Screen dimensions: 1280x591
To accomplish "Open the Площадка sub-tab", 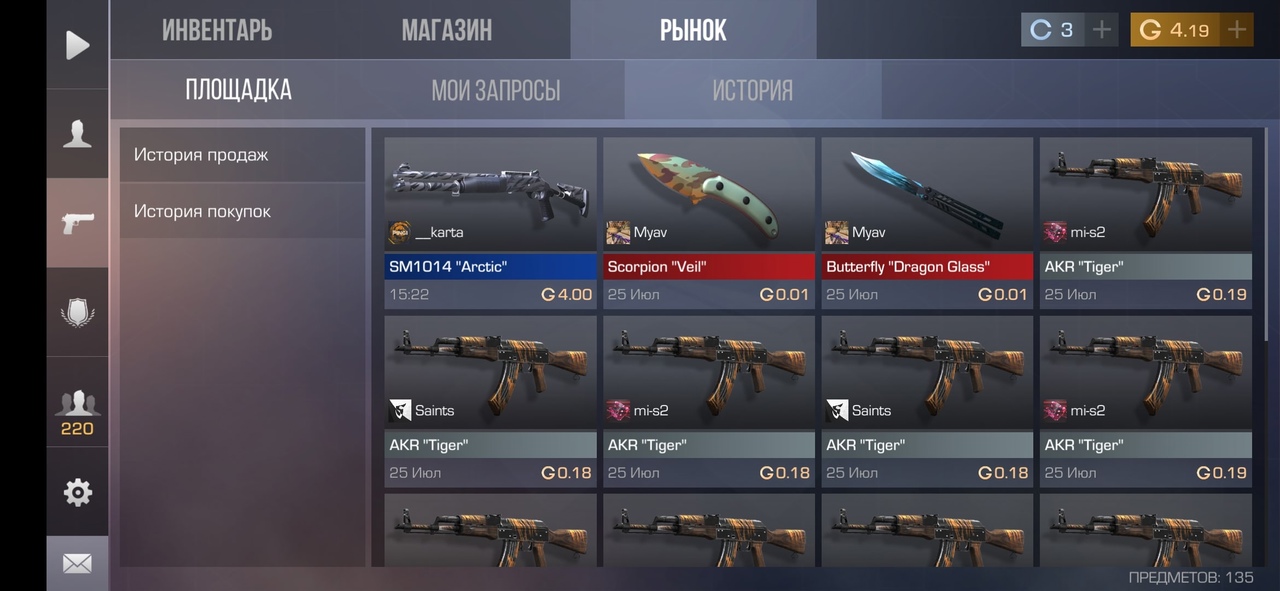I will click(238, 90).
